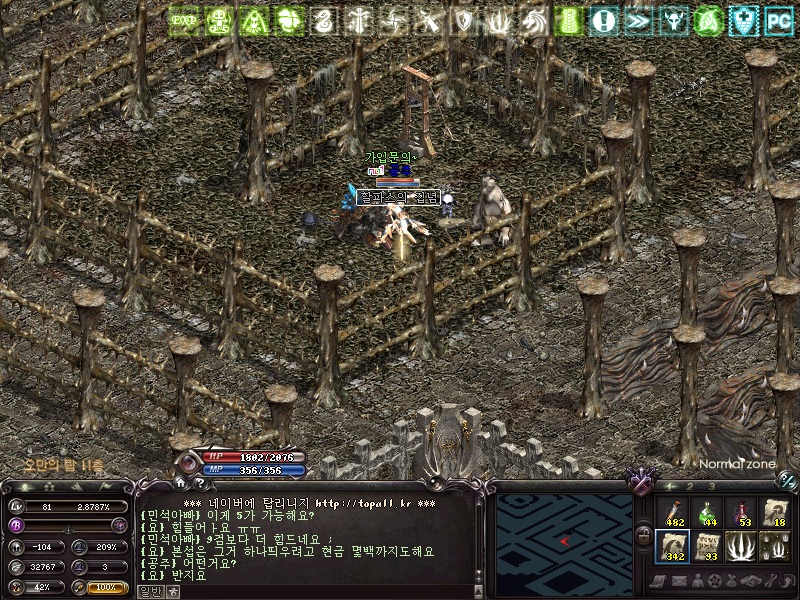
Task: Select the highlighted scroll slot with 342
Action: (x=675, y=547)
